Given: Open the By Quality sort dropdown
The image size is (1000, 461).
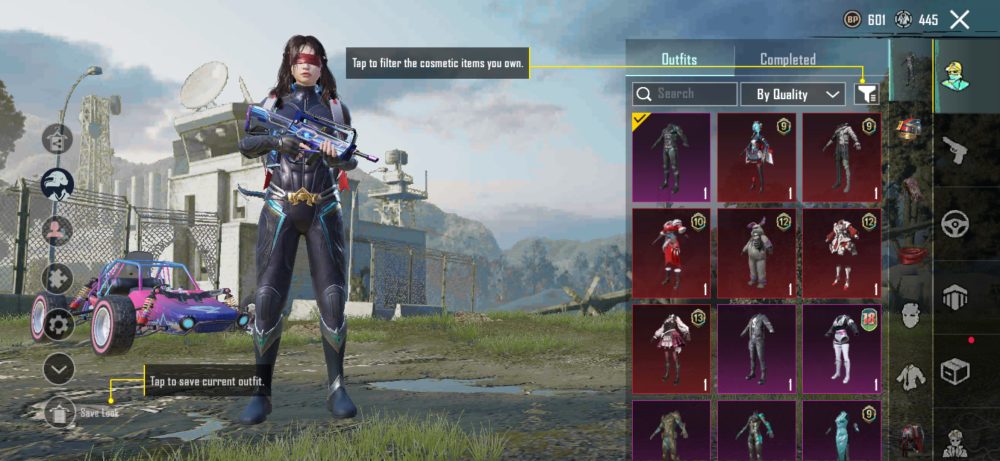Looking at the screenshot, I should pyautogui.click(x=793, y=94).
